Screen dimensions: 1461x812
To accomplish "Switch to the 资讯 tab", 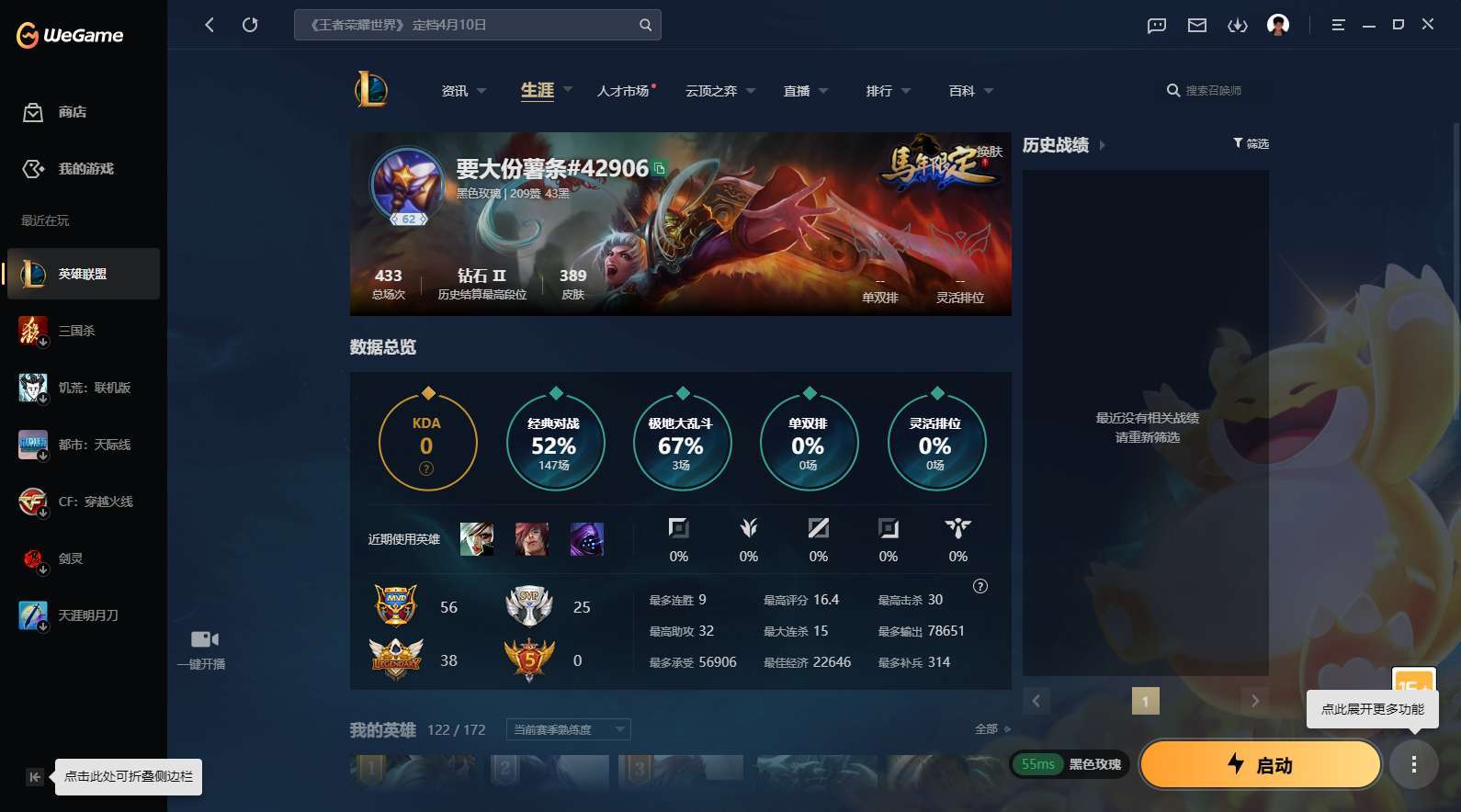I will 455,90.
